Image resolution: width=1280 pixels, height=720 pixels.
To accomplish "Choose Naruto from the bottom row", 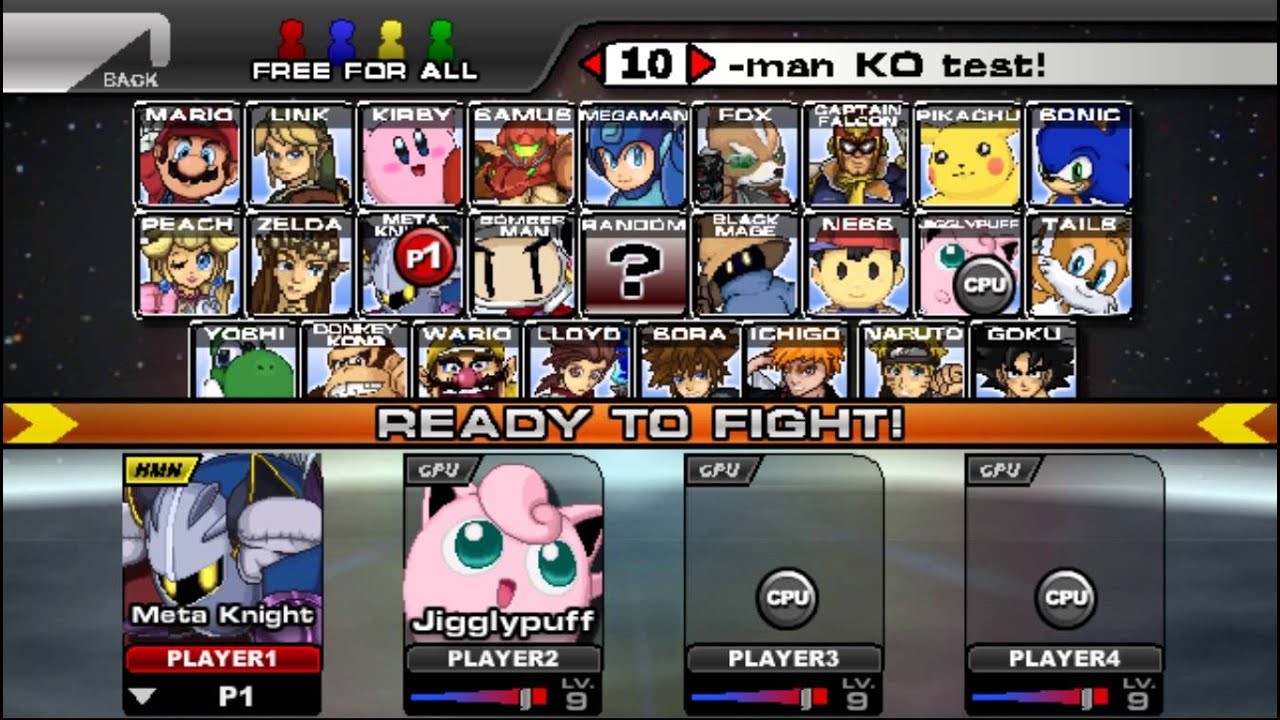I will [x=912, y=362].
